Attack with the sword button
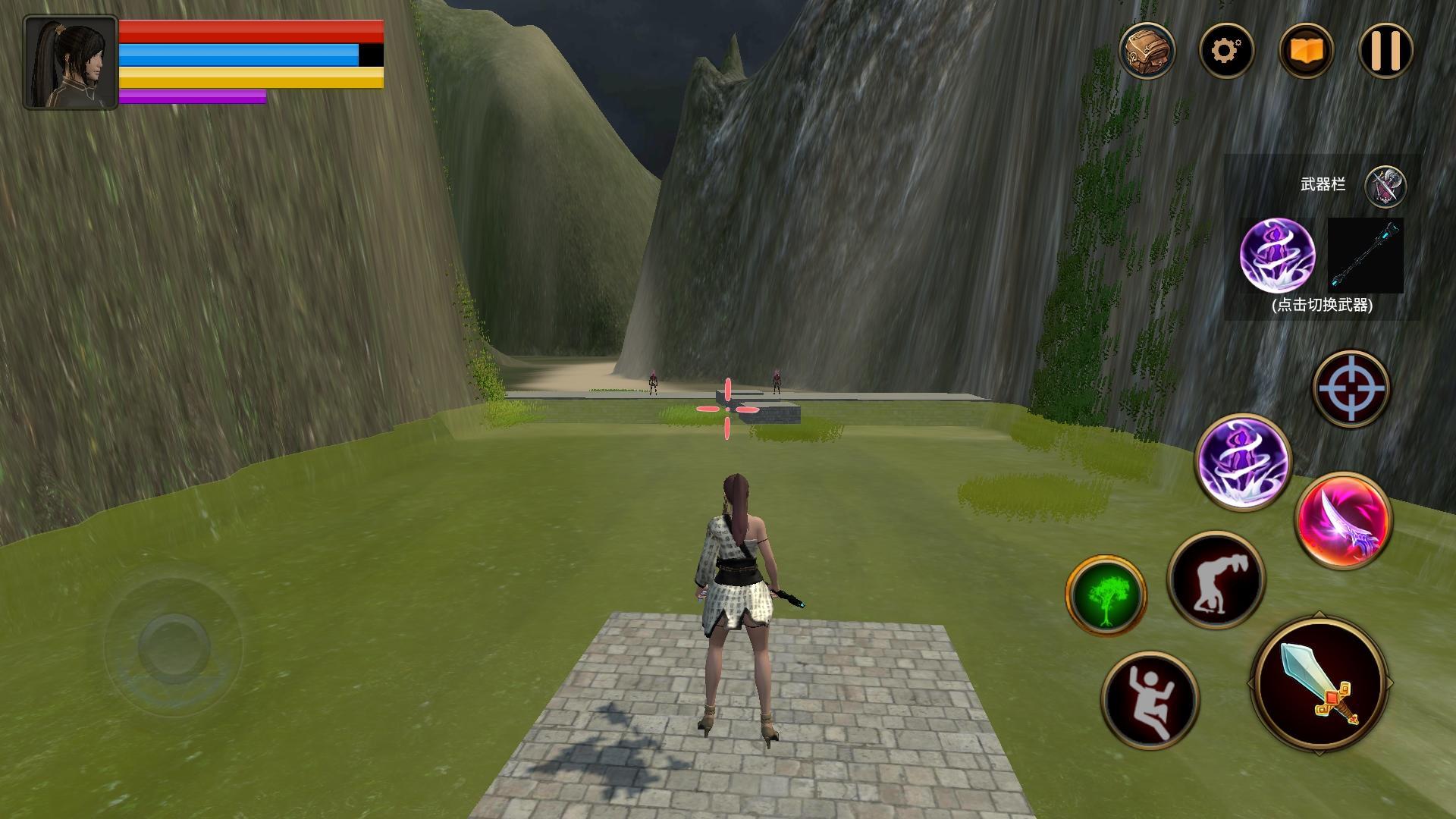1456x819 pixels. coord(1319,683)
